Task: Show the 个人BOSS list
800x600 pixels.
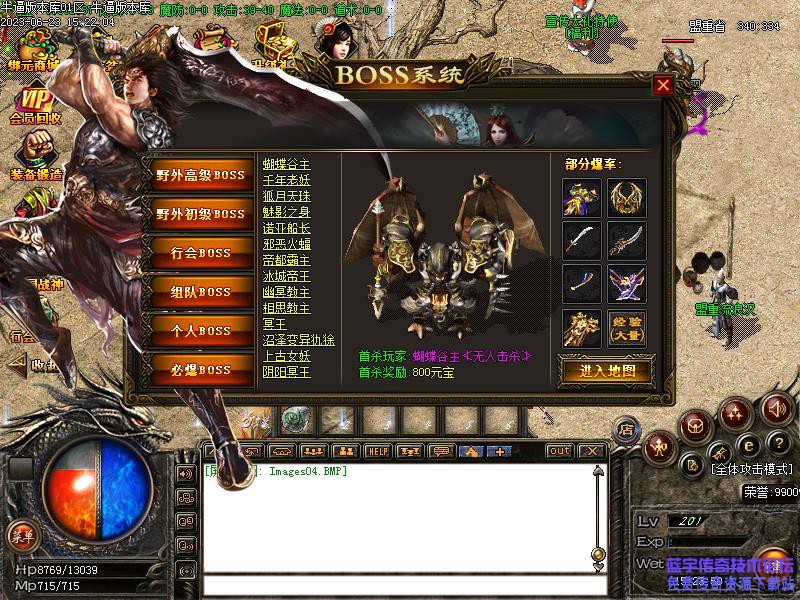Action: click(200, 331)
